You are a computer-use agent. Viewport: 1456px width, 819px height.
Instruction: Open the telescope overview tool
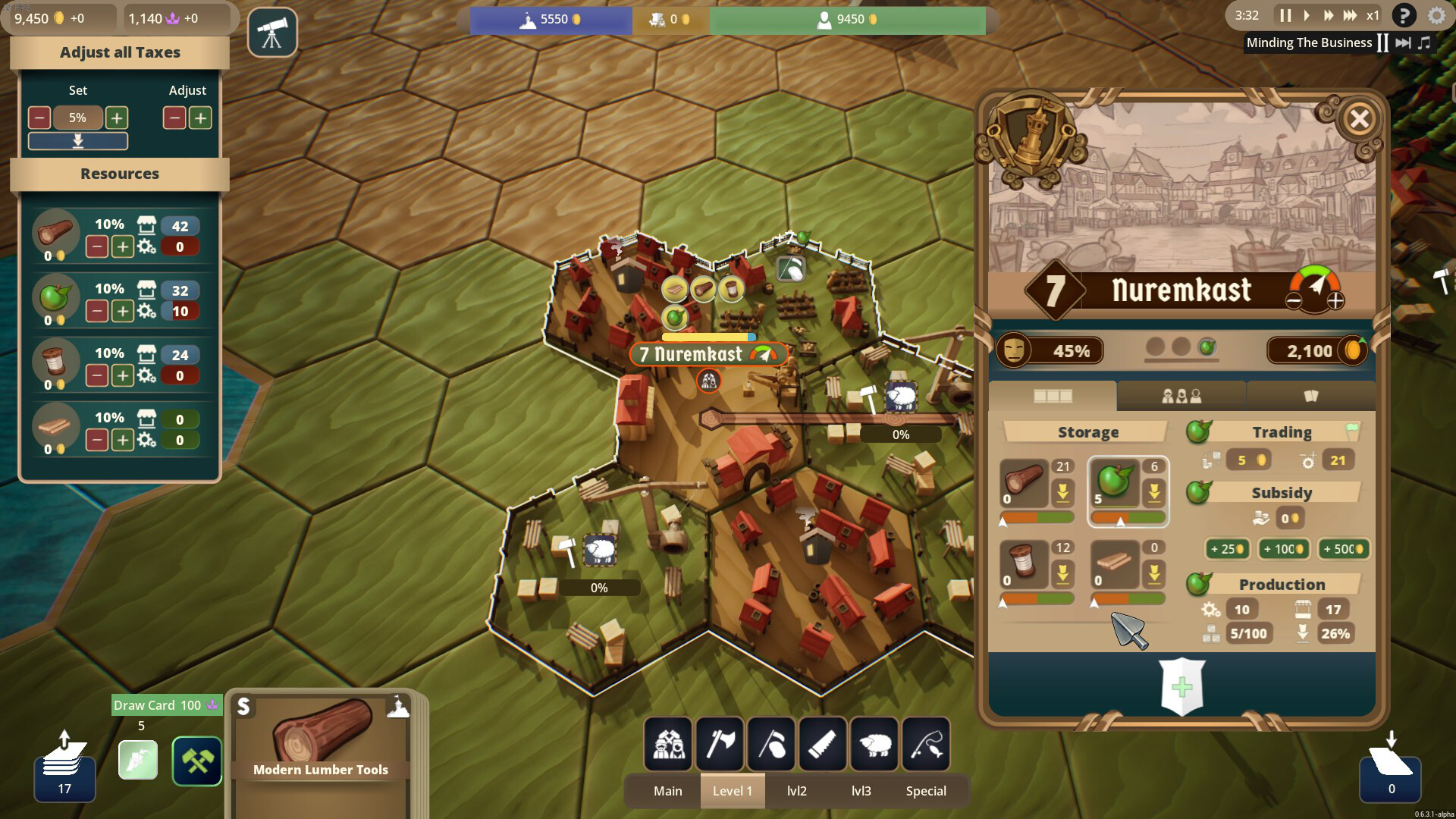tap(272, 32)
